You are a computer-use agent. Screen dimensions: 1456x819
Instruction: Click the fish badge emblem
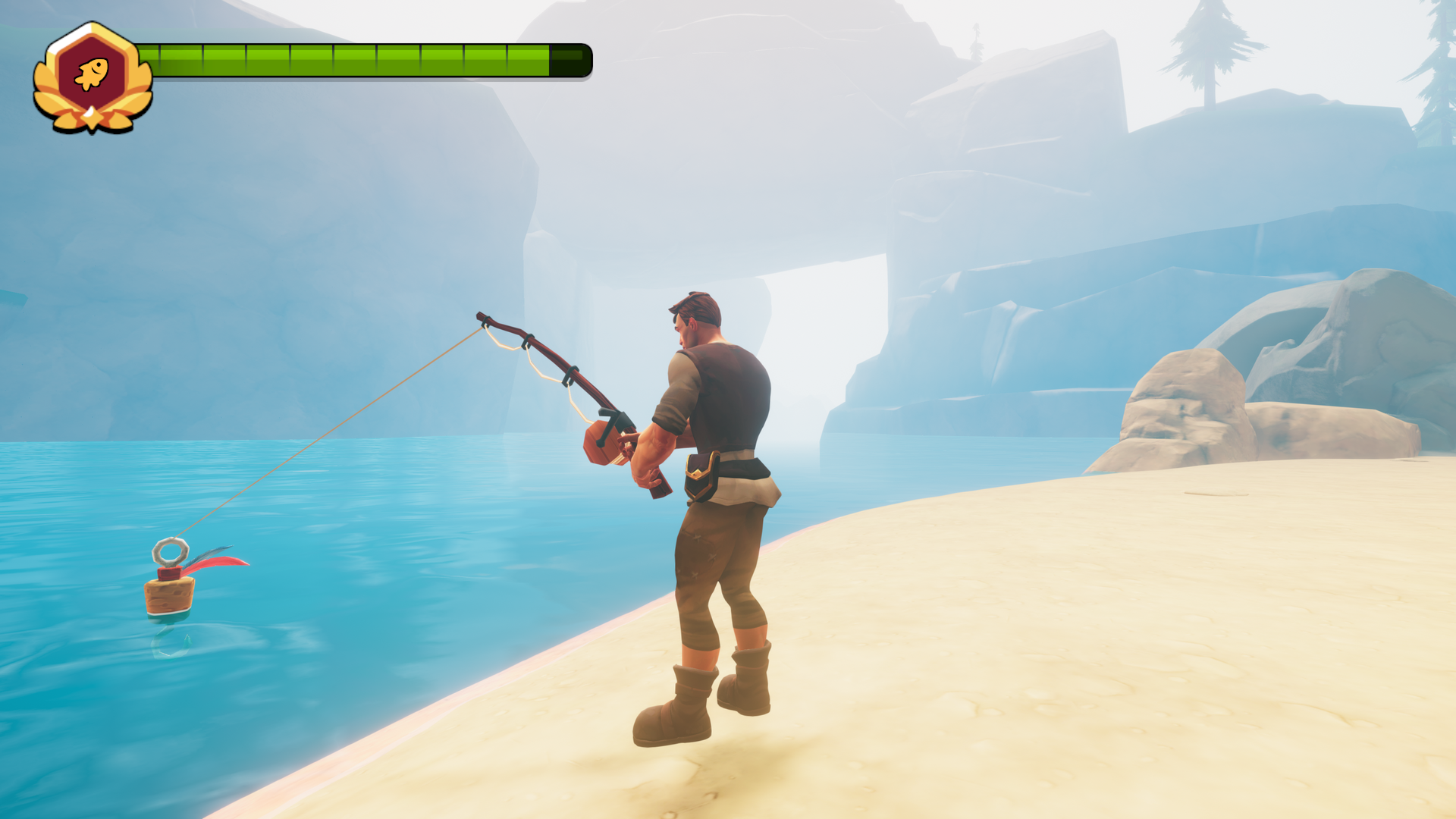point(92,76)
